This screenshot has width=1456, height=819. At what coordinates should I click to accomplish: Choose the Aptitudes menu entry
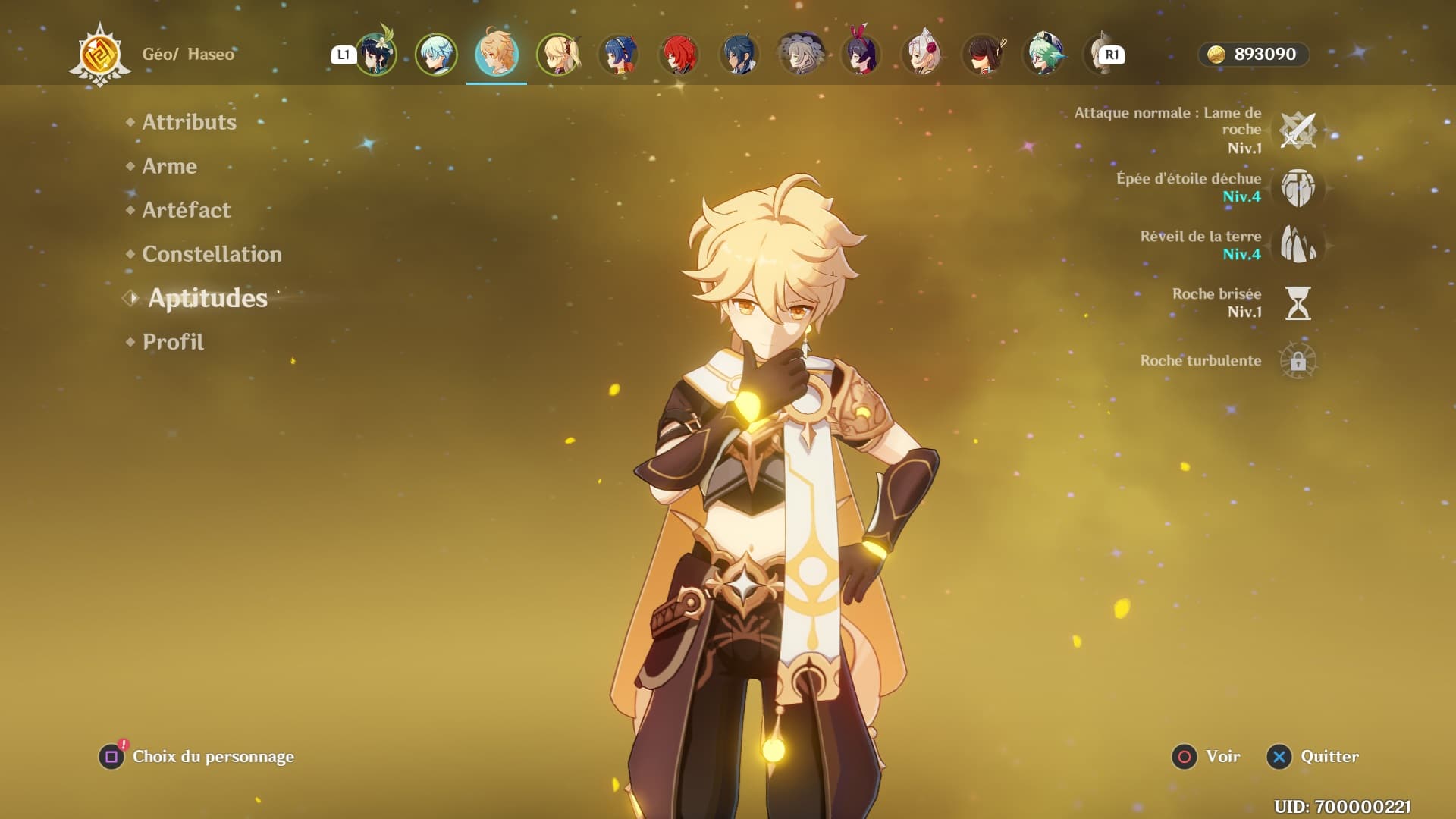click(x=207, y=298)
